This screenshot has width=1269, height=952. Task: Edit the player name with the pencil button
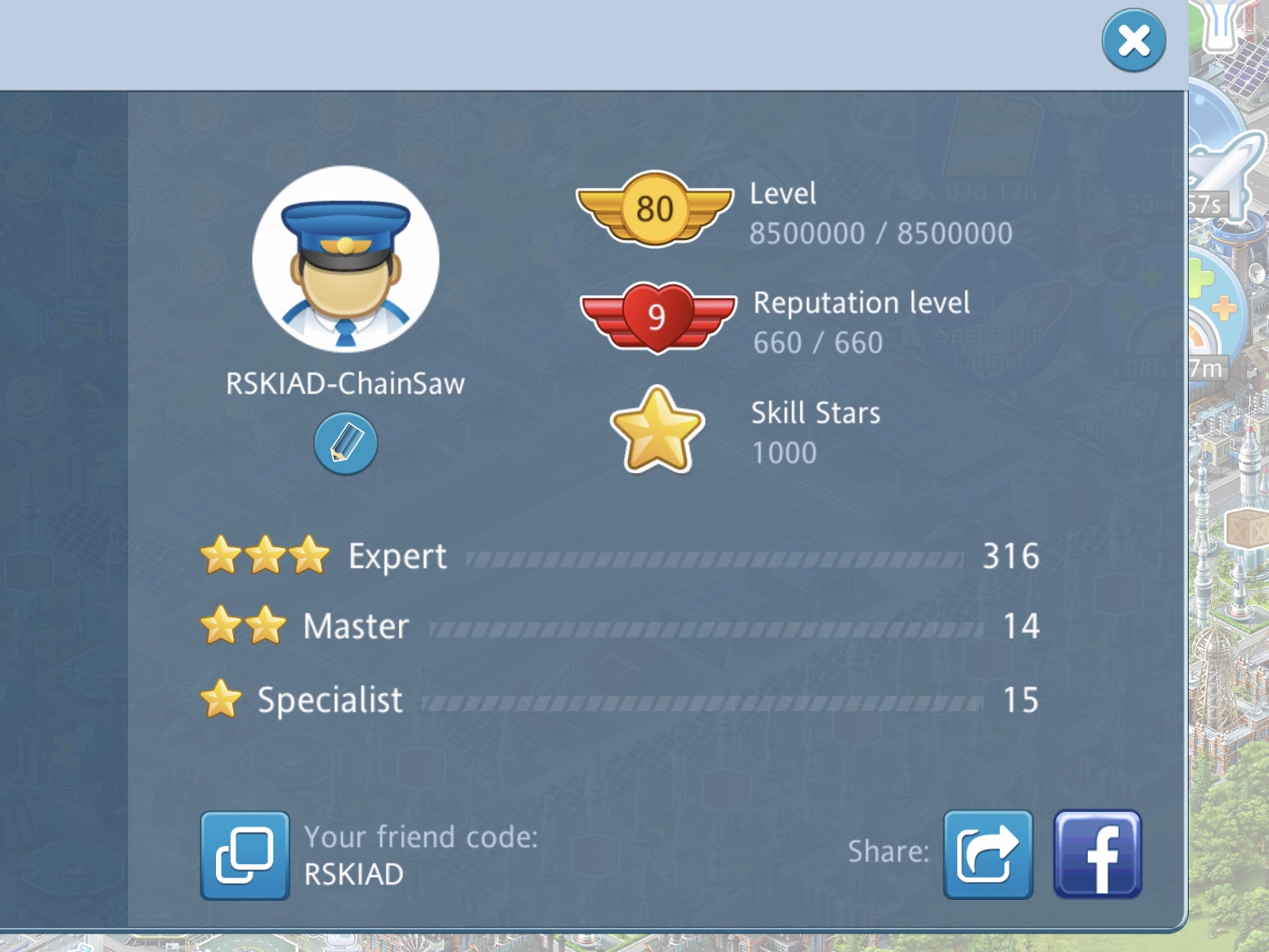[345, 443]
